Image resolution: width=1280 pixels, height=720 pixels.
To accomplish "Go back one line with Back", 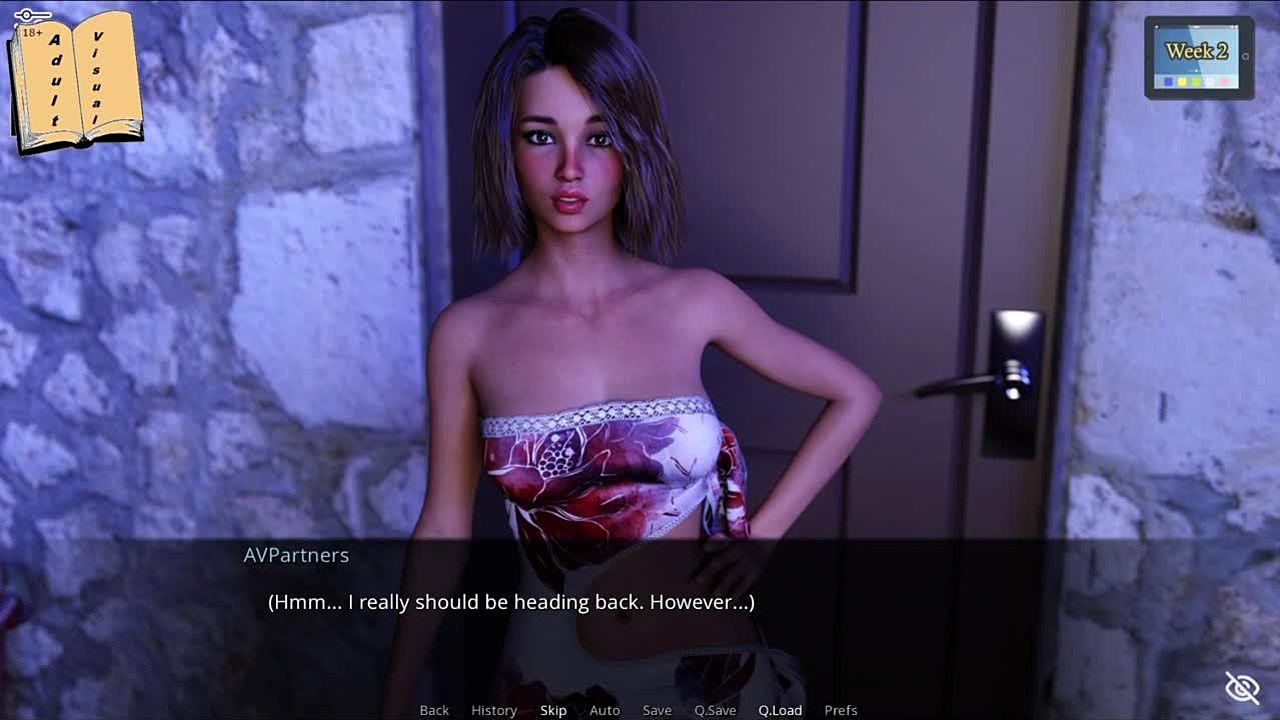I will pyautogui.click(x=434, y=710).
